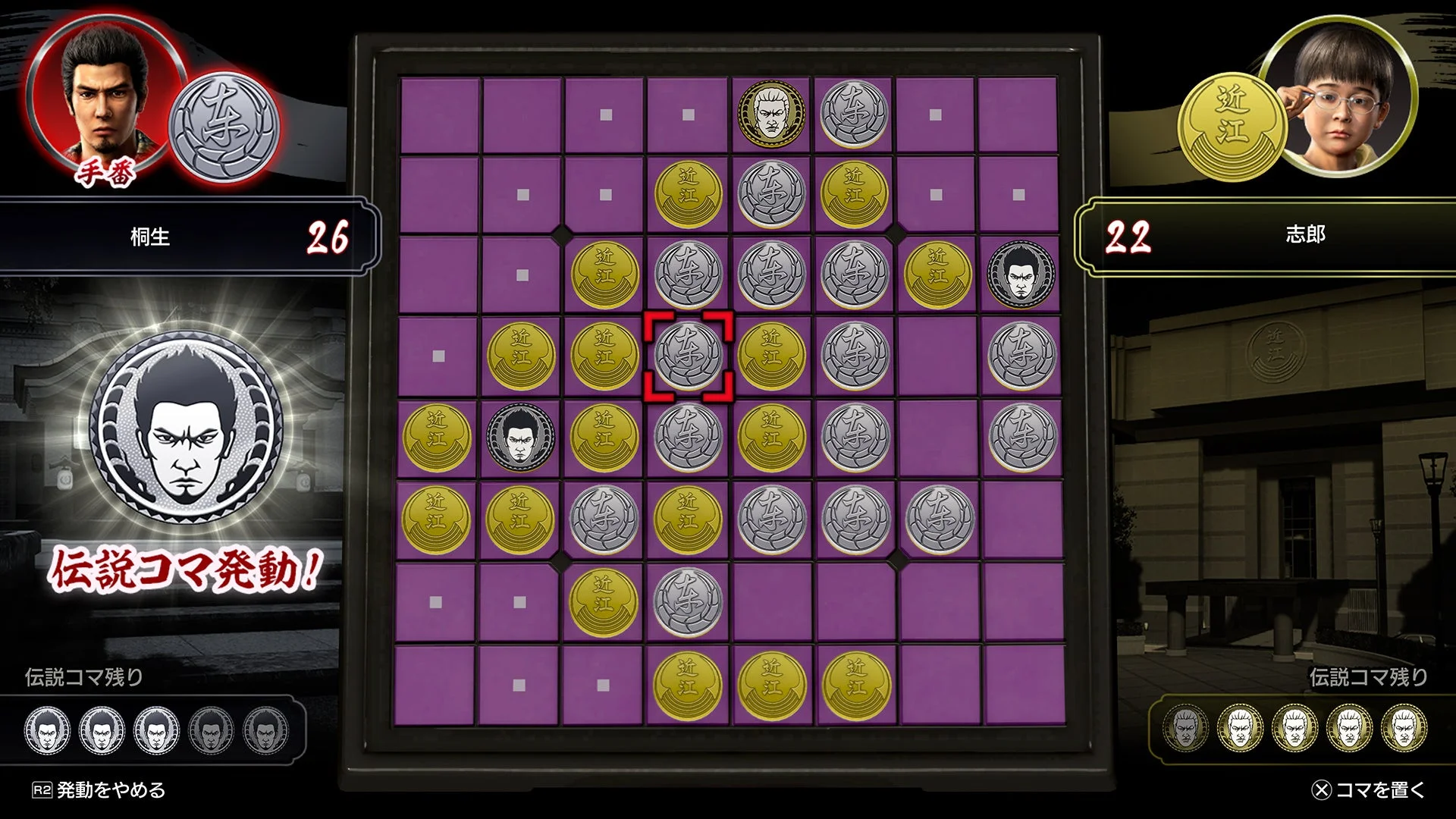Select the first silver legendary piece in Kiryu's stock

[x=49, y=730]
